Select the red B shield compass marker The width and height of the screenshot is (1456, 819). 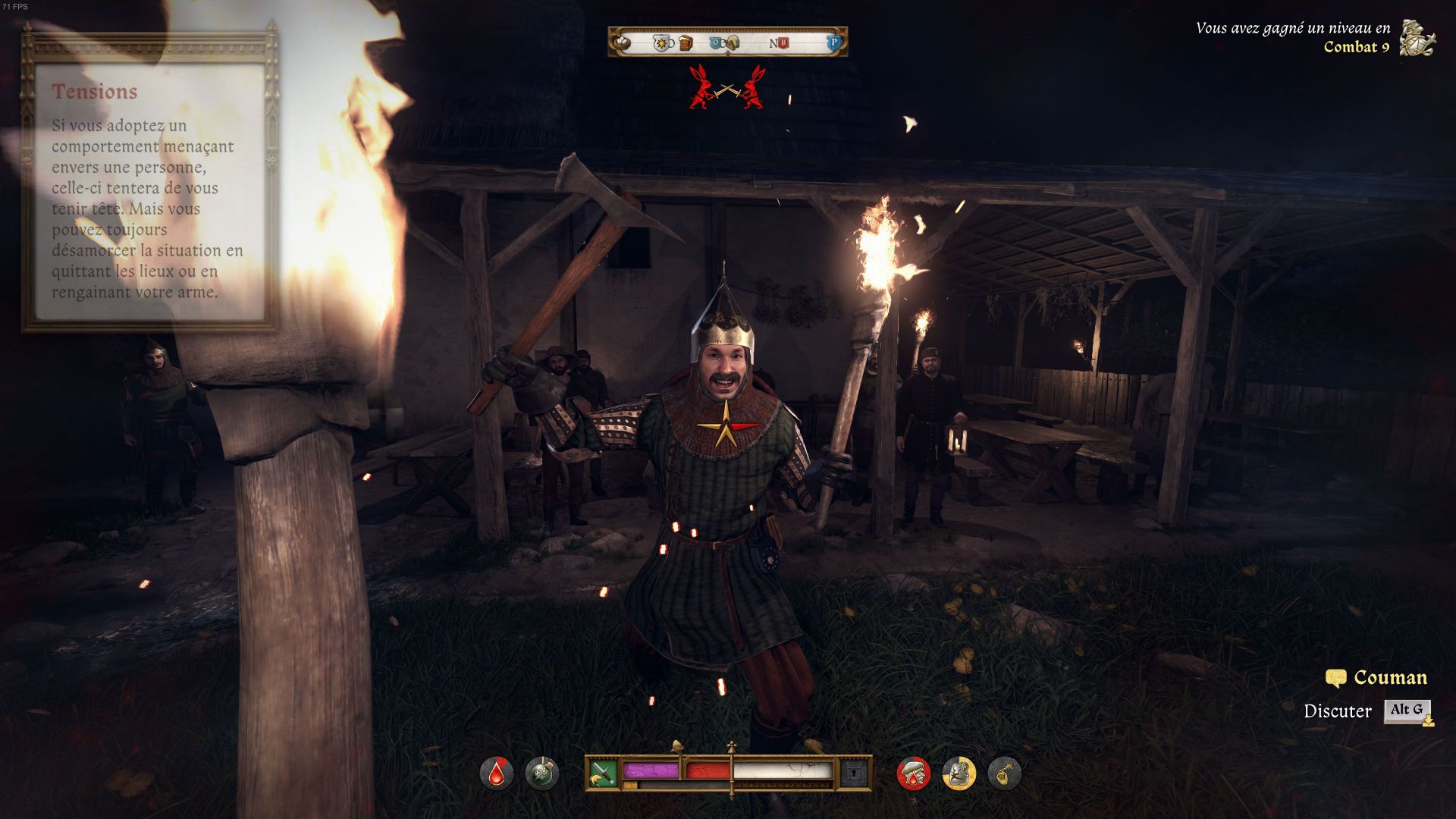tap(783, 43)
